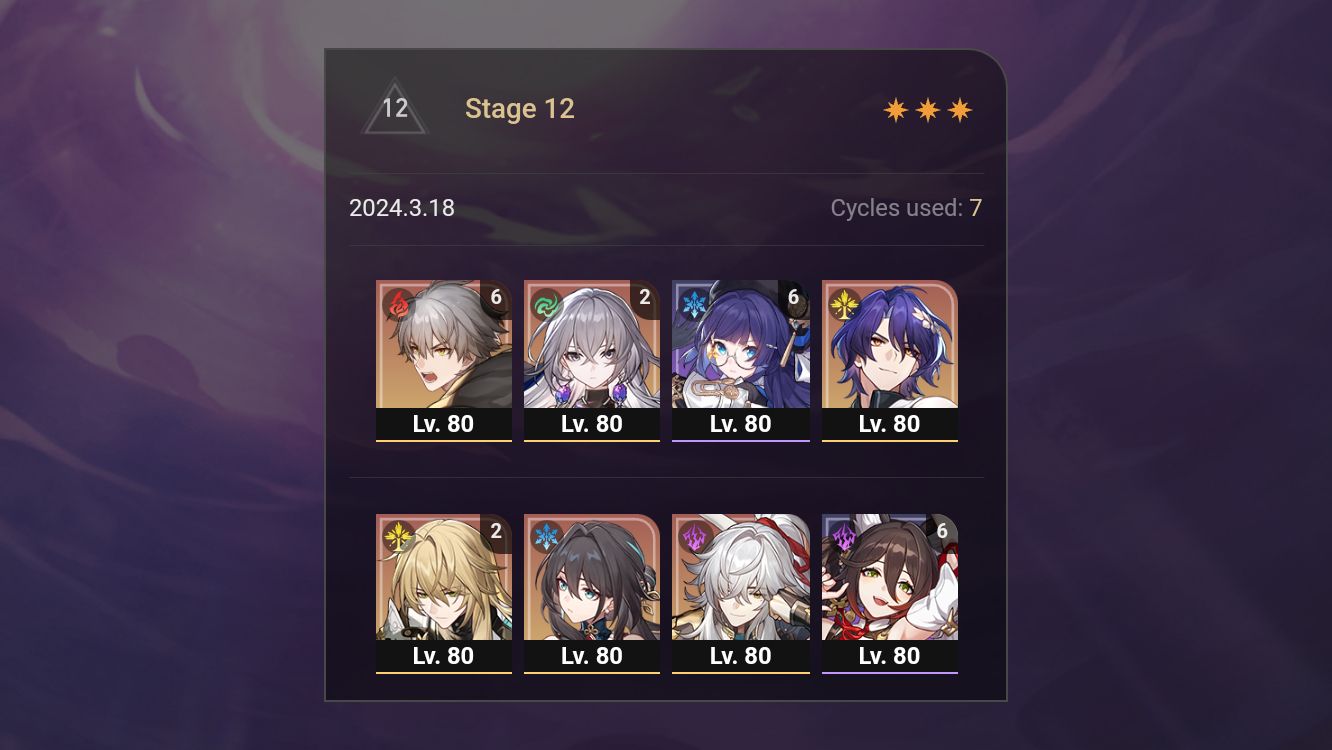Click the Lv. 80 label under Dr. Ratio
The height and width of the screenshot is (750, 1332).
click(x=889, y=423)
